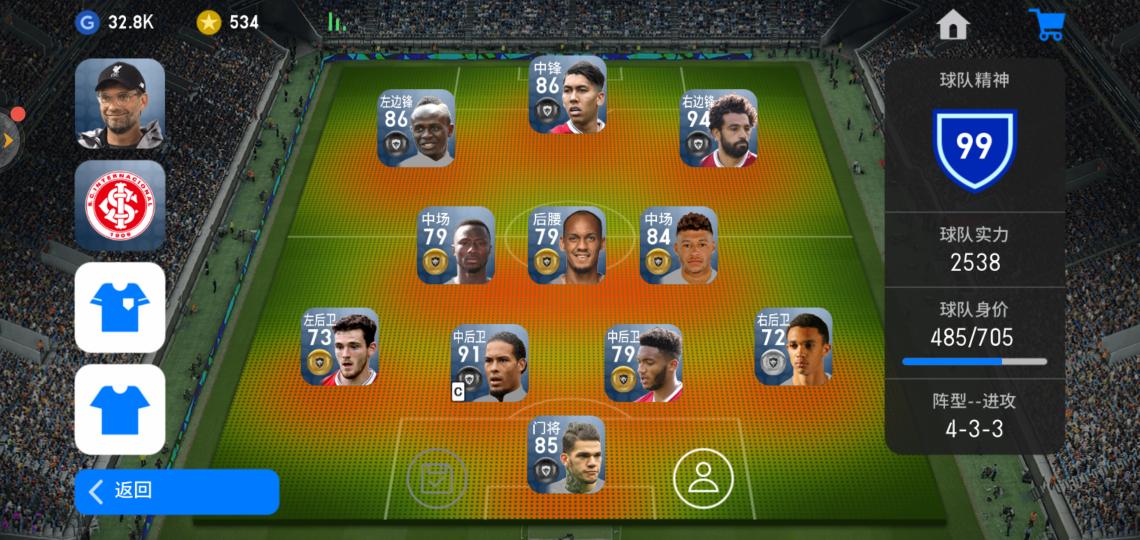This screenshot has height=540, width=1140.
Task: Select the 72-rated right back card
Action: (x=793, y=346)
